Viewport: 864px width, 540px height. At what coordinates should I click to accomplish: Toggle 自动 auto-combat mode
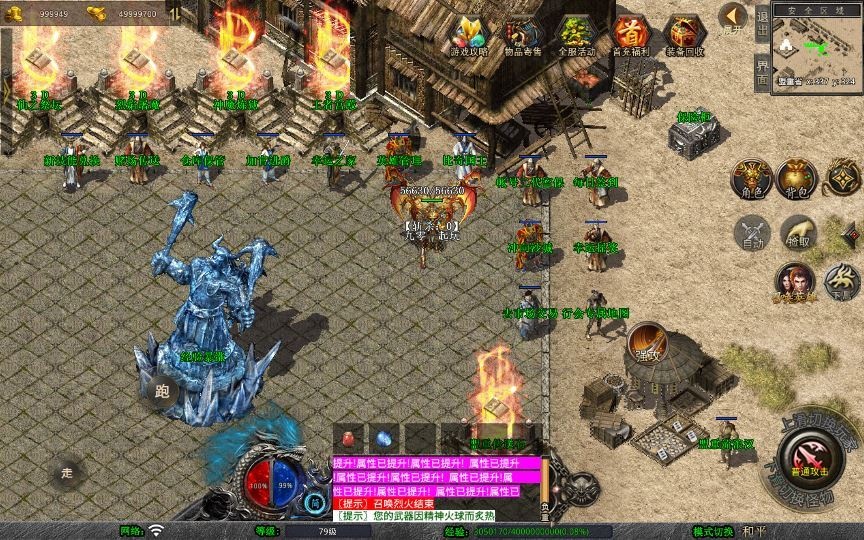coord(751,233)
